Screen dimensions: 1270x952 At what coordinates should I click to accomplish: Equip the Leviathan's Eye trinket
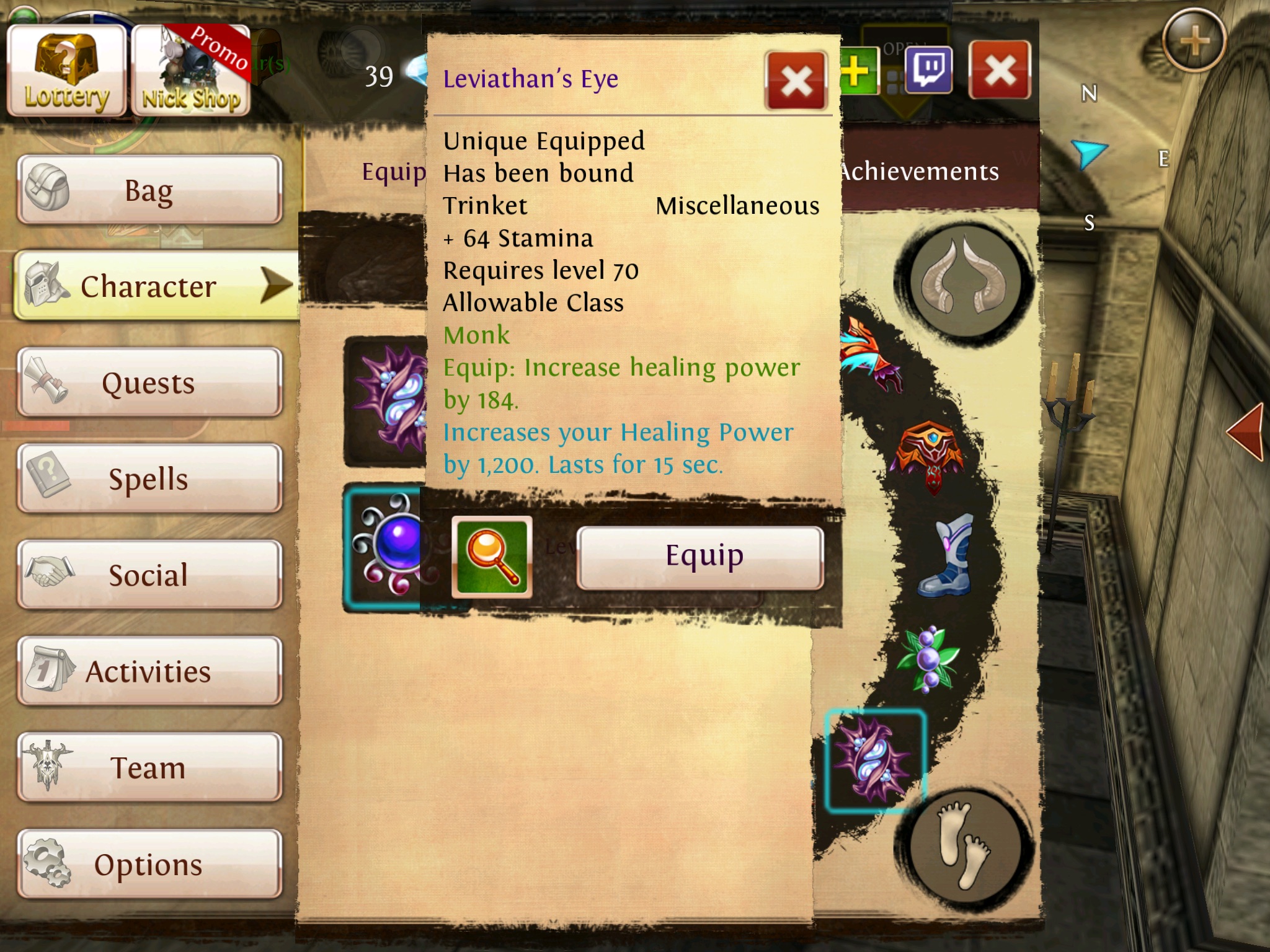(701, 557)
